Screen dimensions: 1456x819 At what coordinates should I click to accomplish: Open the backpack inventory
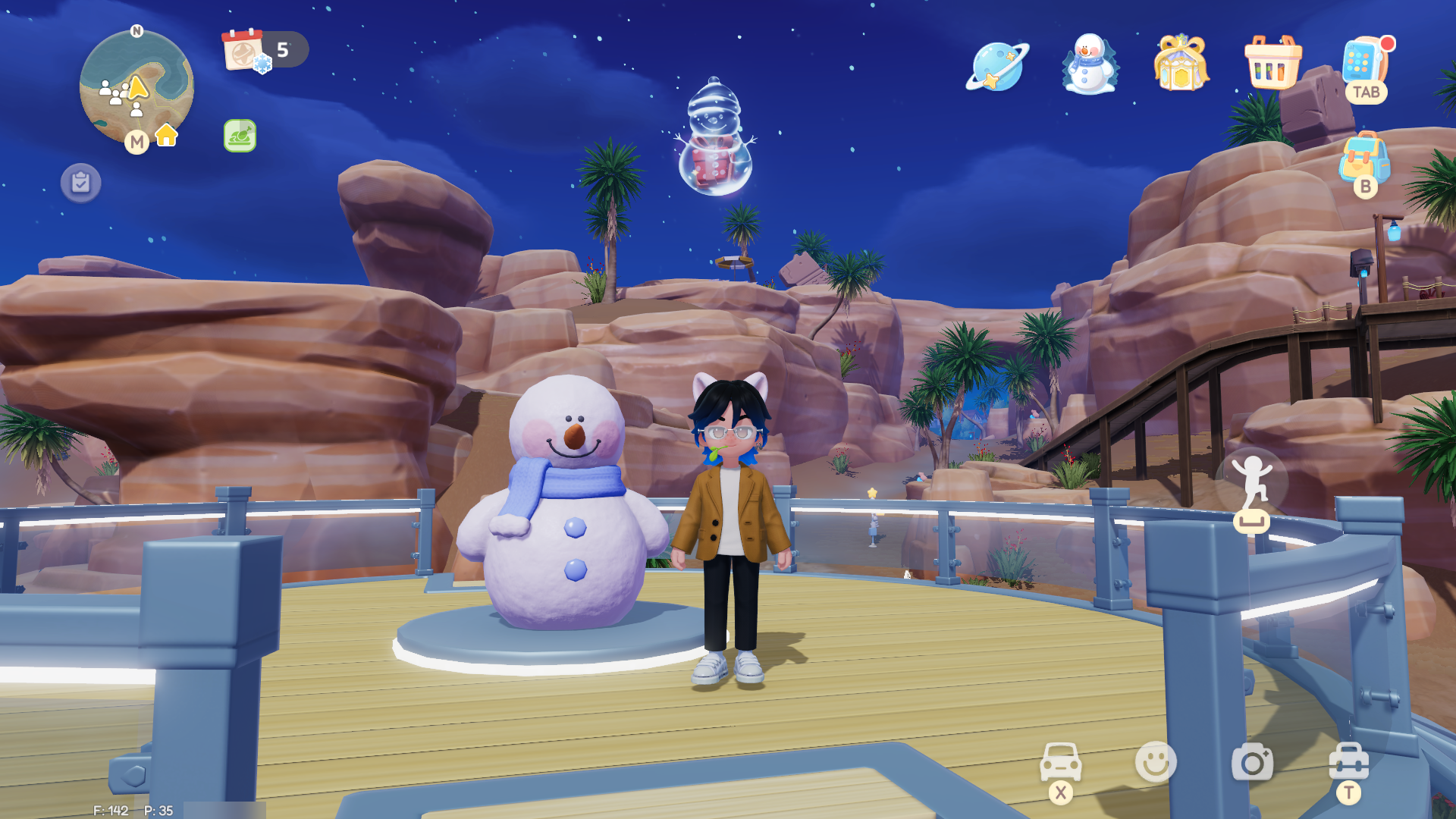point(1364,158)
